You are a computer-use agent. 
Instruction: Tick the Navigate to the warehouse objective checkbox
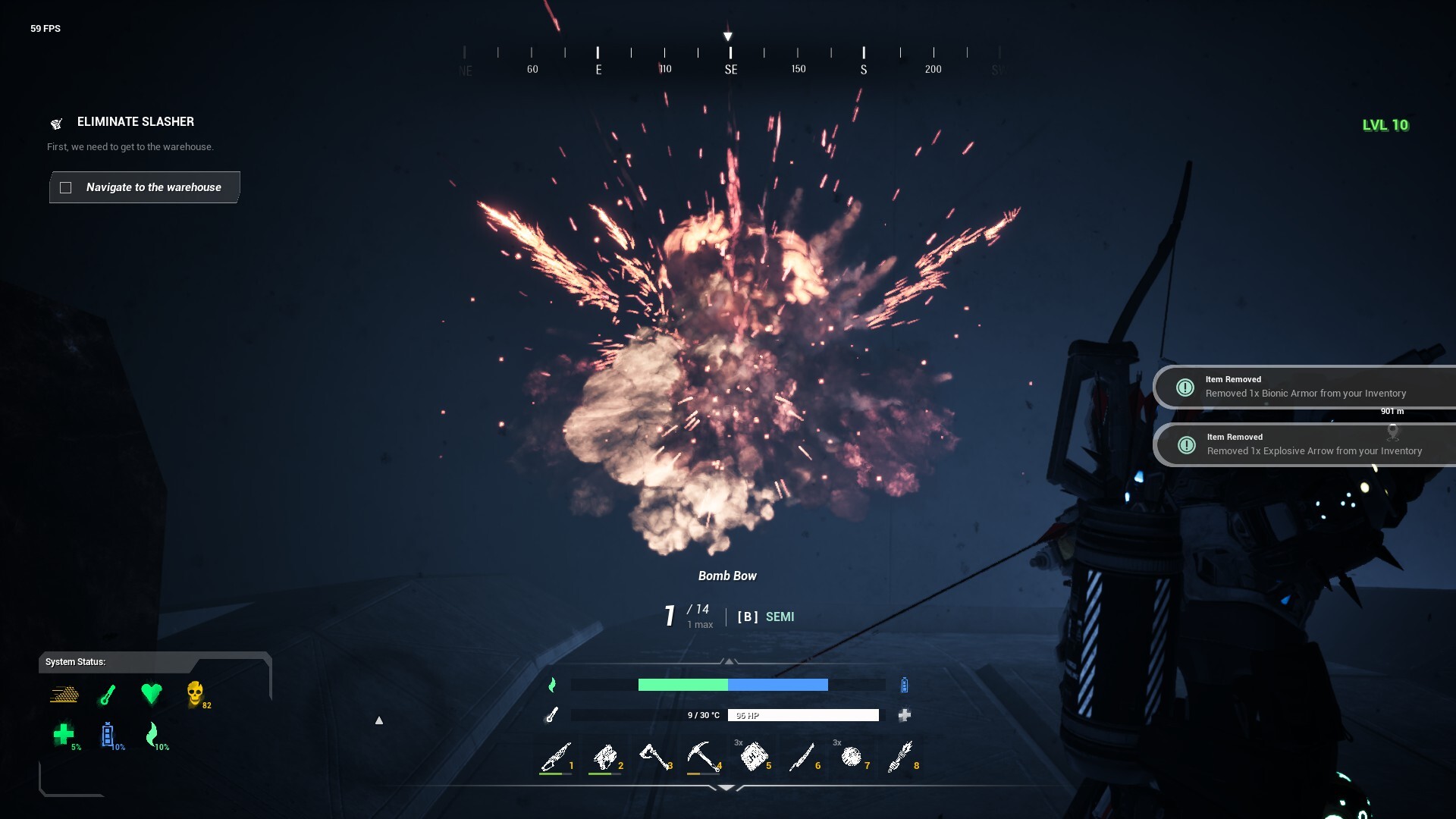click(x=67, y=187)
